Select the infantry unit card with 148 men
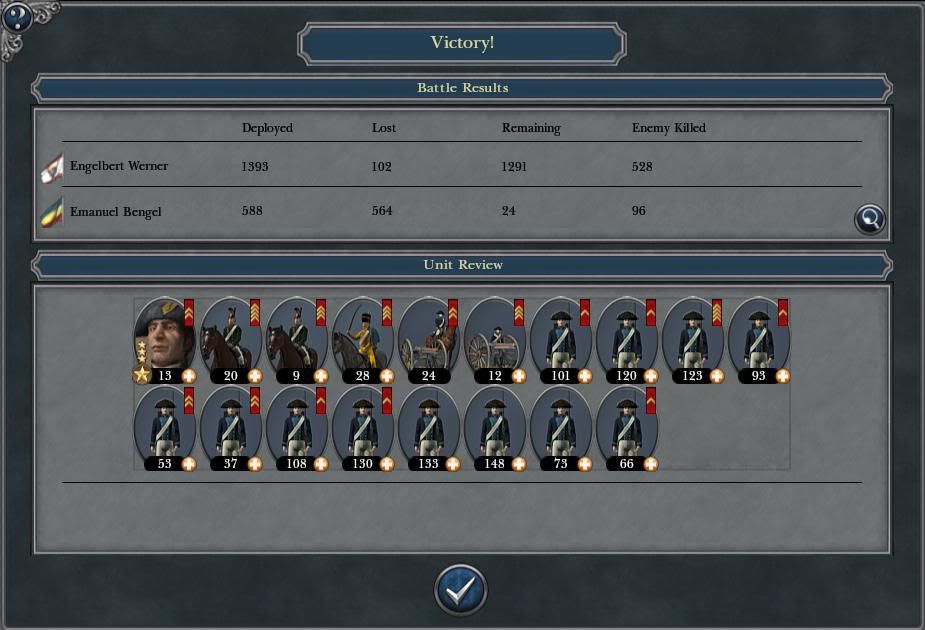This screenshot has height=630, width=925. click(495, 427)
